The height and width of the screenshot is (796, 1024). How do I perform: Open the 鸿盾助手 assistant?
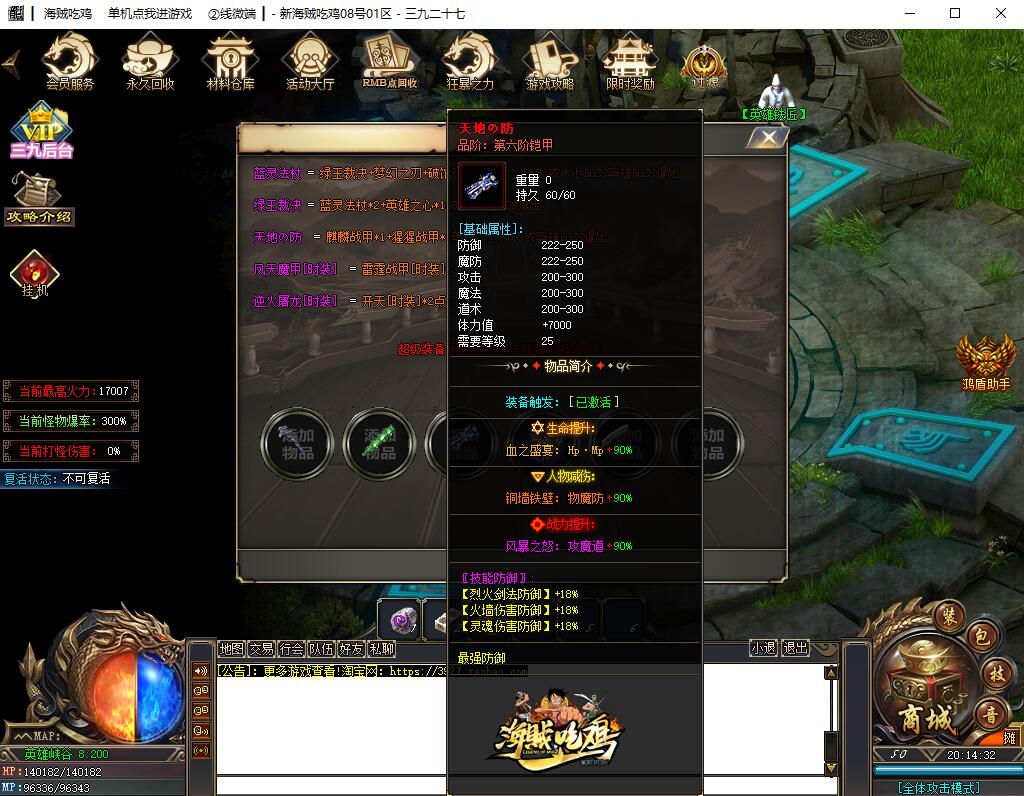click(x=986, y=362)
